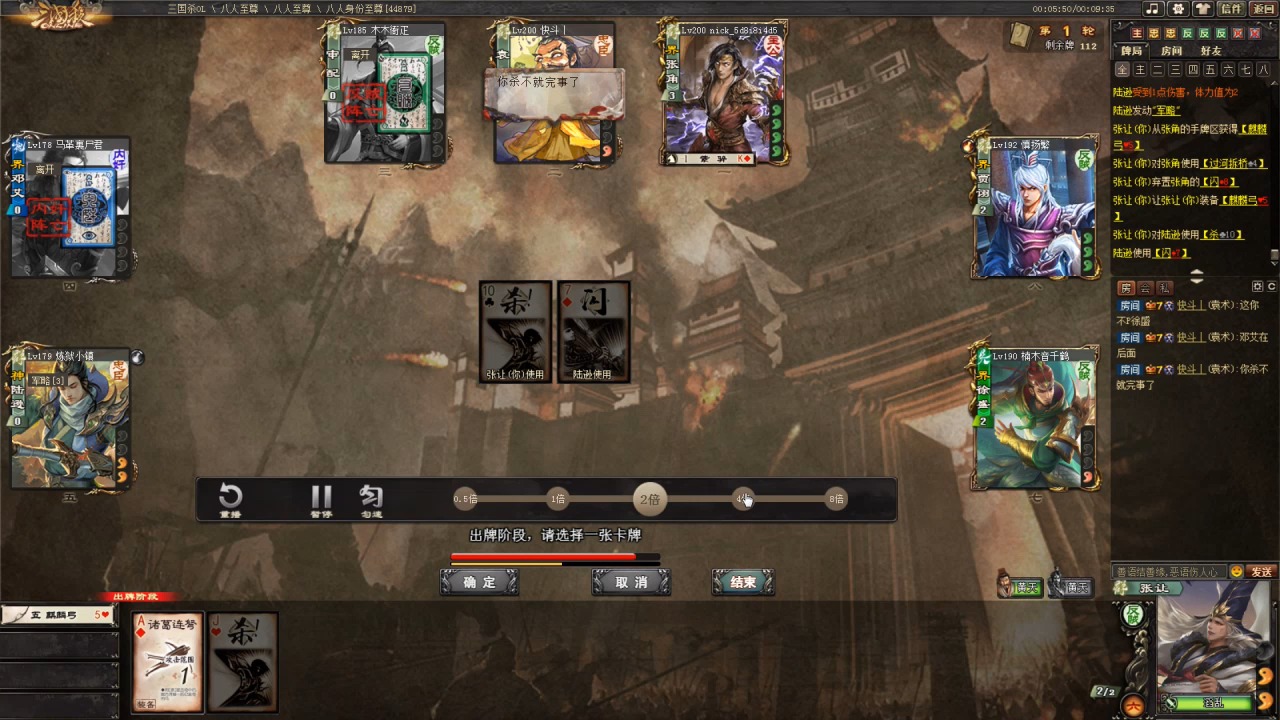1280x720 pixels.
Task: Select the equipped 麒麟弓 weapon slot
Action: pyautogui.click(x=60, y=615)
